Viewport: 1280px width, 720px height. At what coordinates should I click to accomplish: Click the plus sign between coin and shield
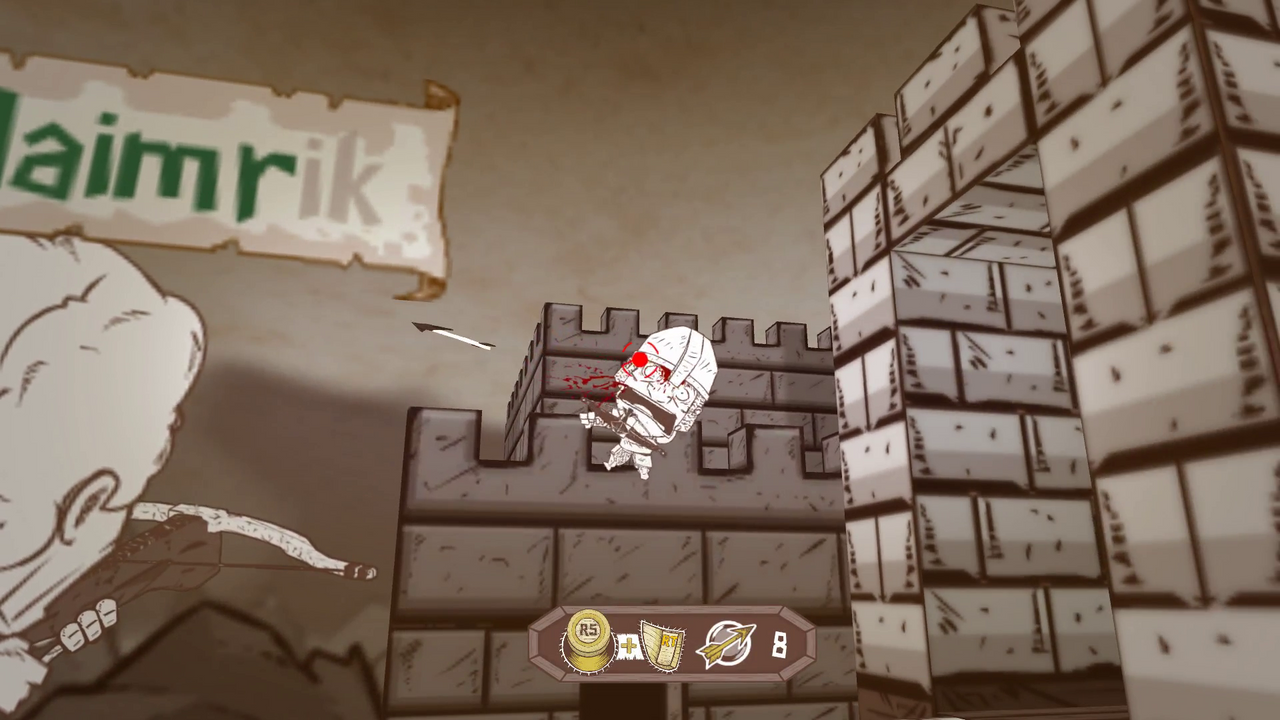pyautogui.click(x=627, y=646)
